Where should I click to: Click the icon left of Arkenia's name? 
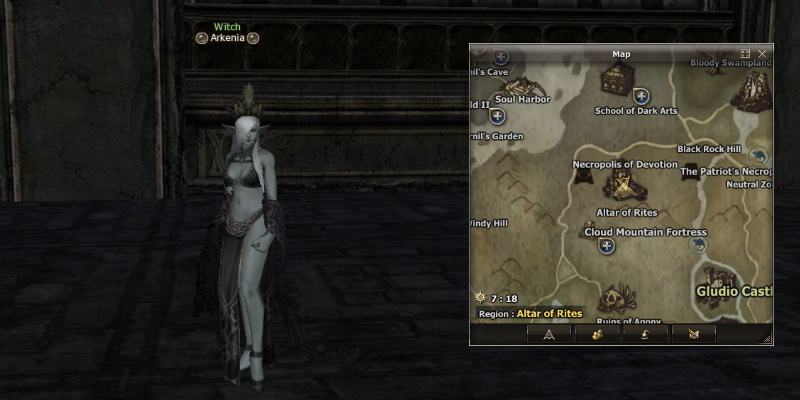point(201,39)
